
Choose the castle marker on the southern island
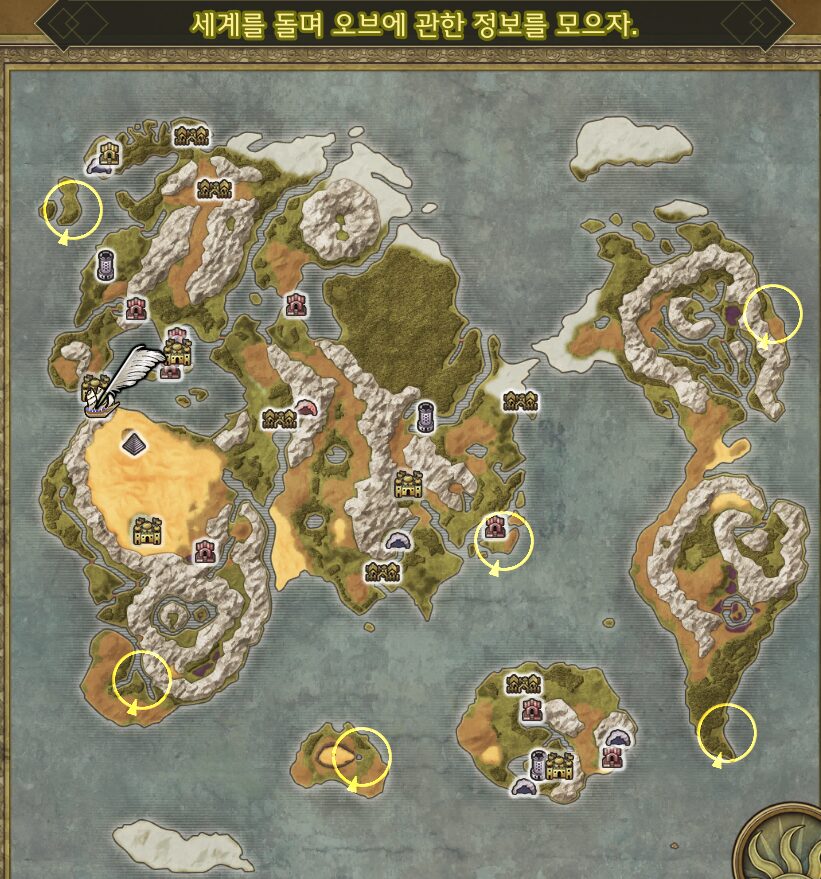click(559, 766)
